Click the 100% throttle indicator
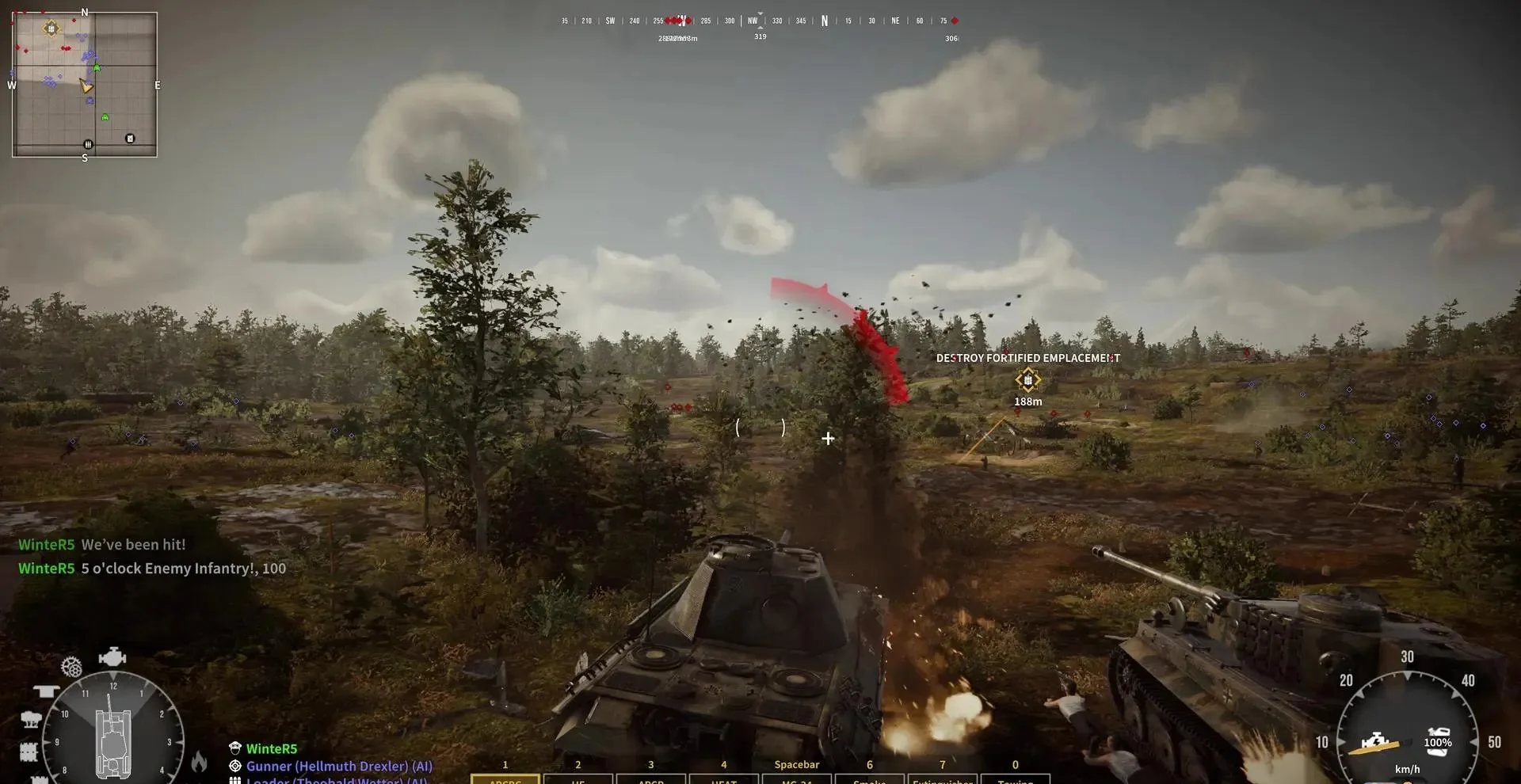This screenshot has height=784, width=1521. [x=1437, y=743]
